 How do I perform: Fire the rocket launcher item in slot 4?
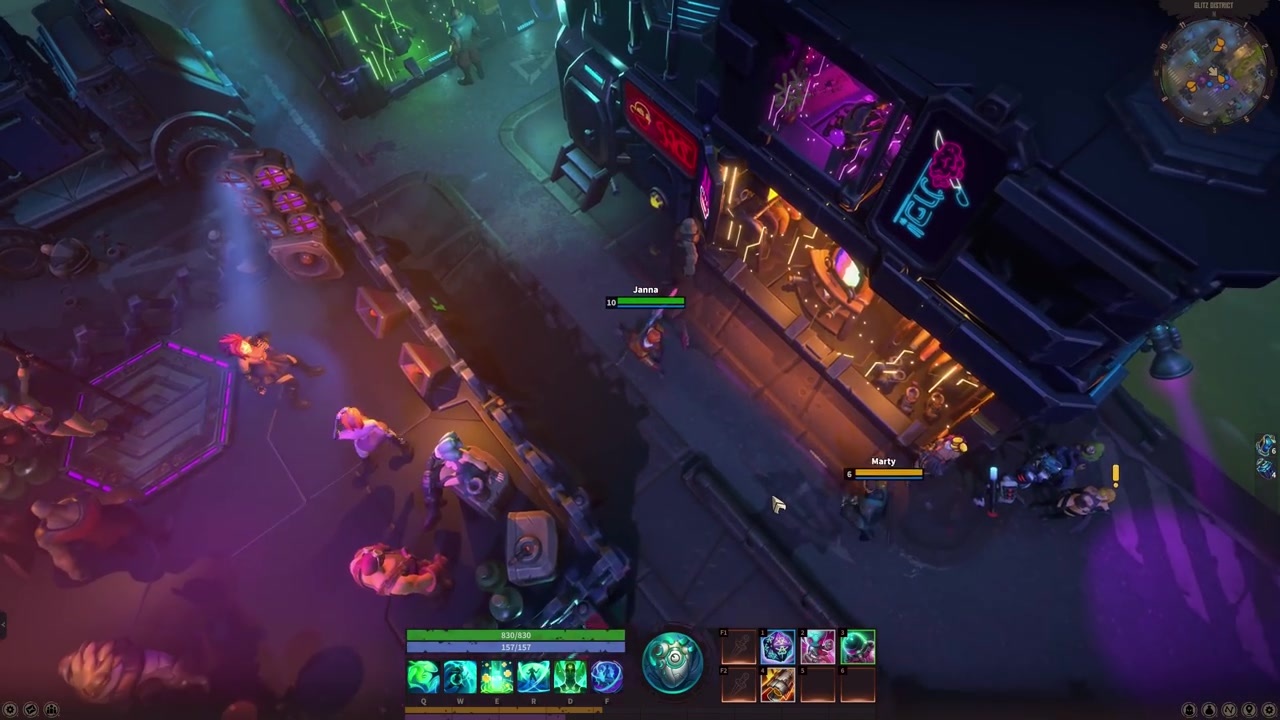778,685
